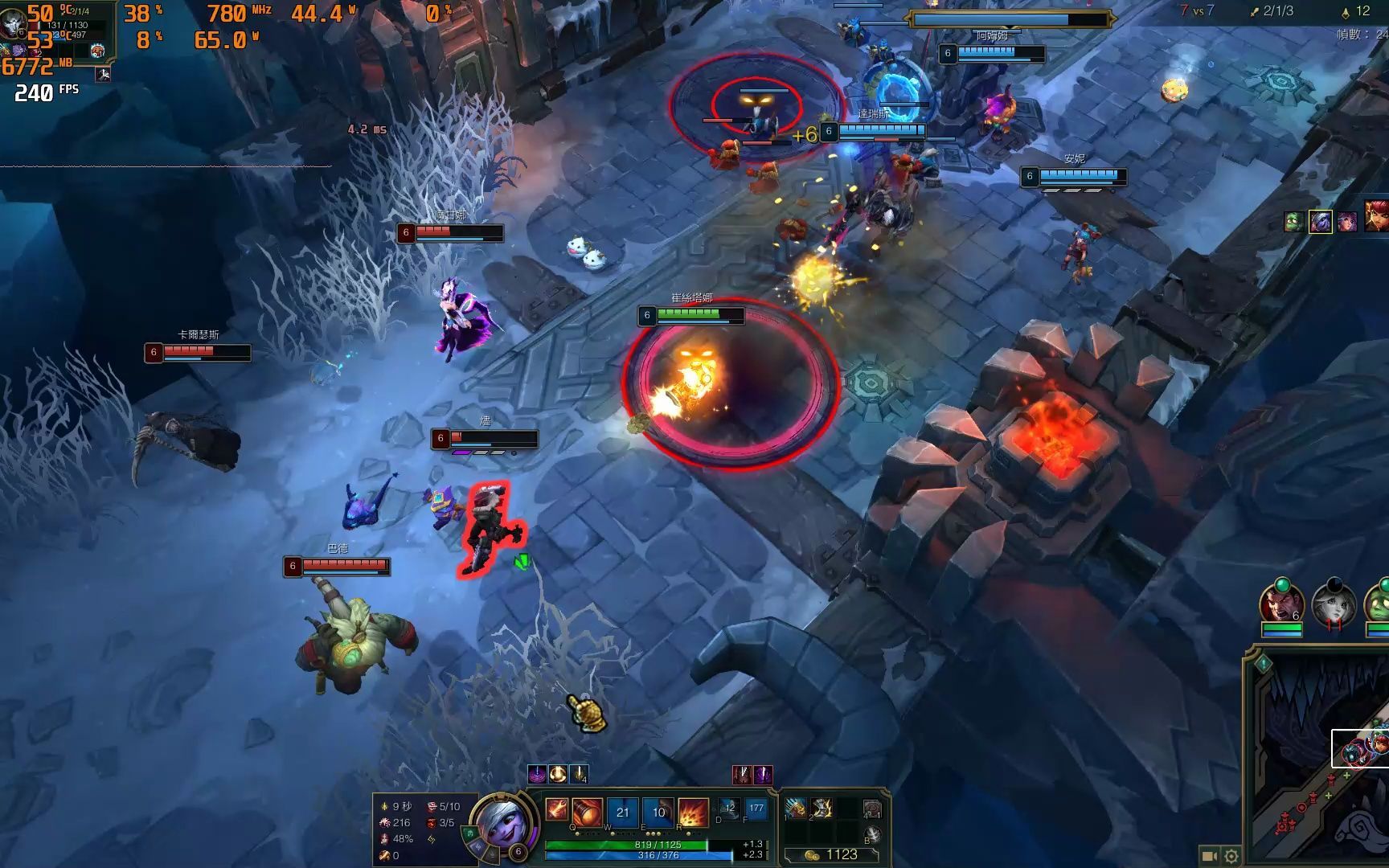The width and height of the screenshot is (1389, 868).
Task: Use the item in inventory slot 1
Action: click(796, 809)
